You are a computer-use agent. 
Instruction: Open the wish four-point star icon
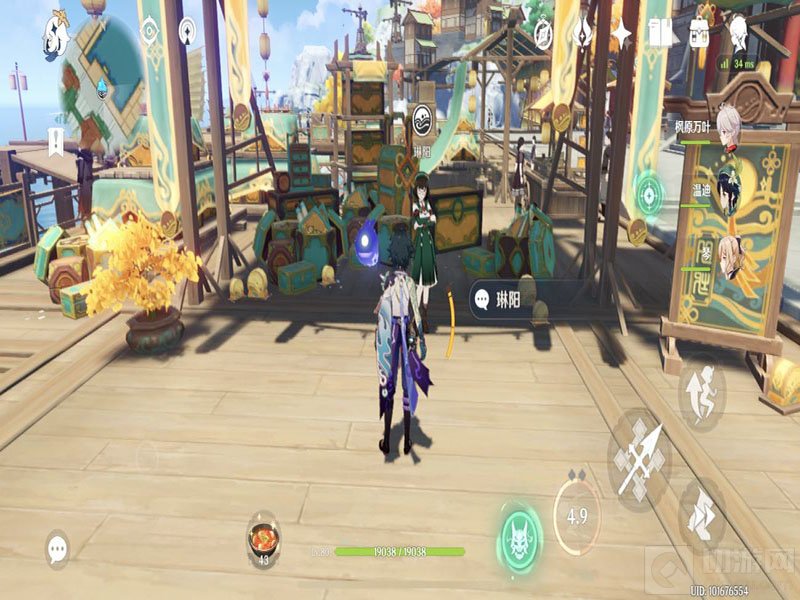click(621, 33)
